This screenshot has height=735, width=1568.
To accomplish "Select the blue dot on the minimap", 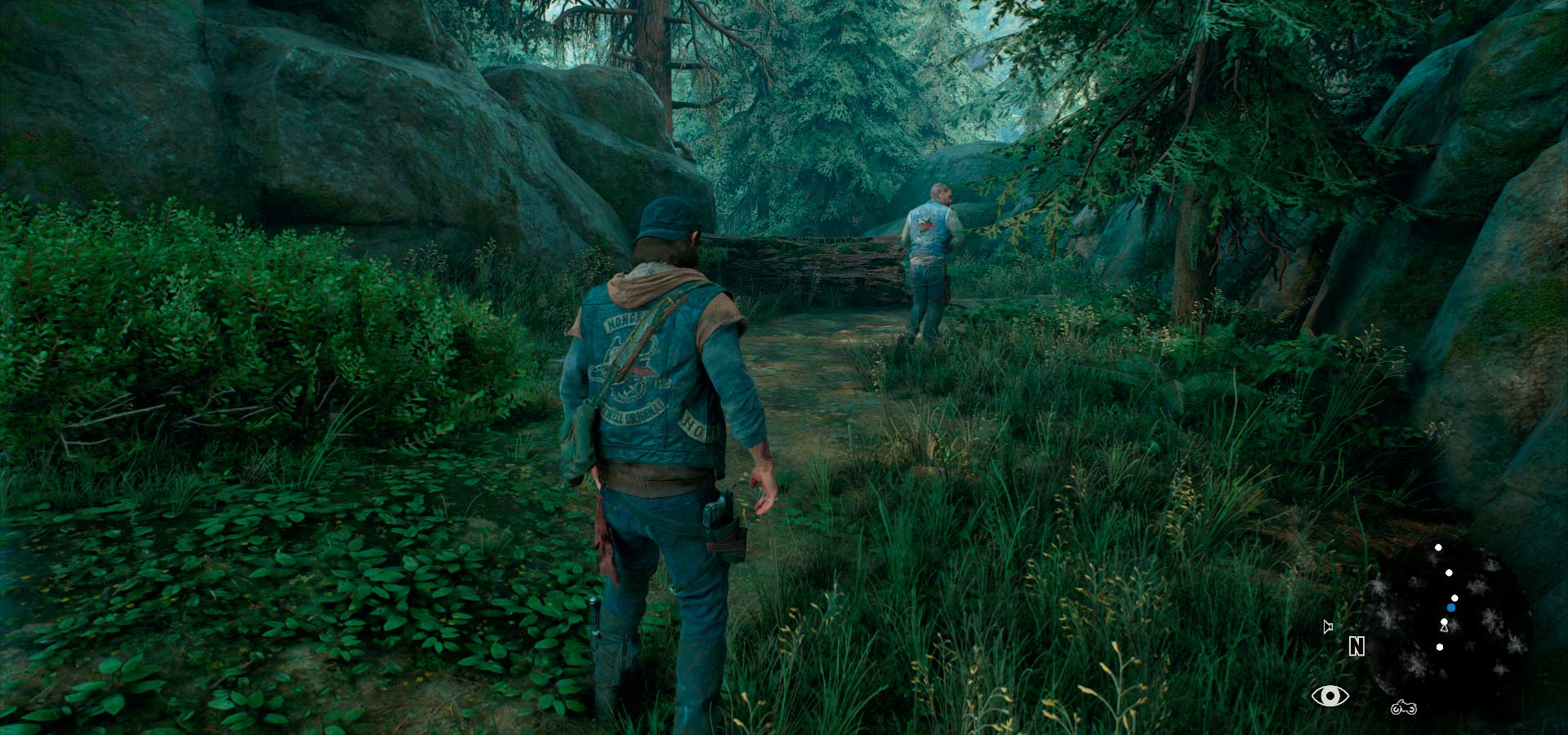I will pyautogui.click(x=1451, y=608).
